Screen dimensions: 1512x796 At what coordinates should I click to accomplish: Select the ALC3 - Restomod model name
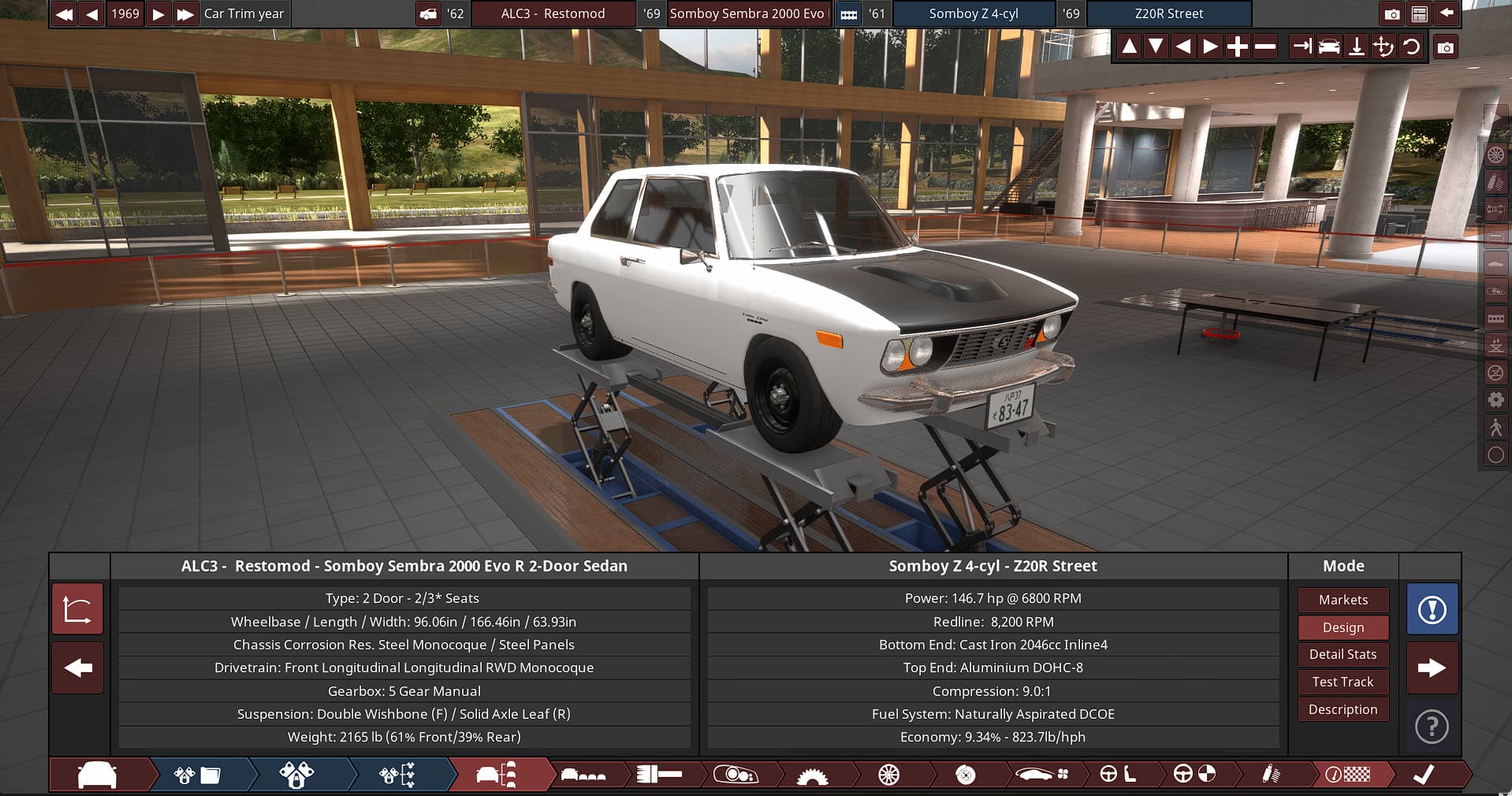click(x=553, y=13)
